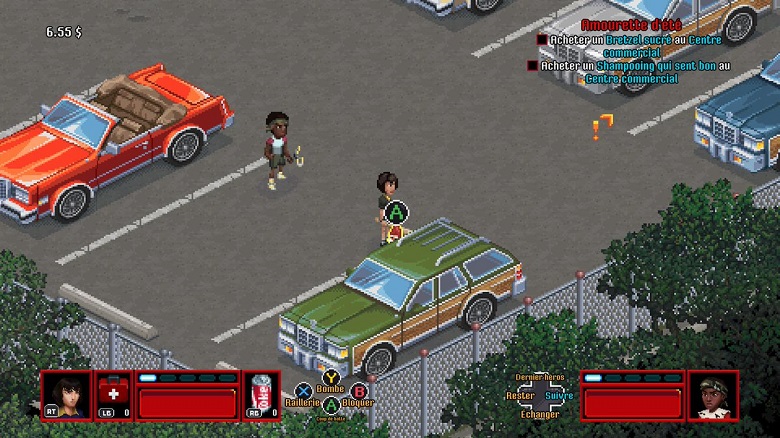Select the dark-haired hero portrait

(66, 394)
